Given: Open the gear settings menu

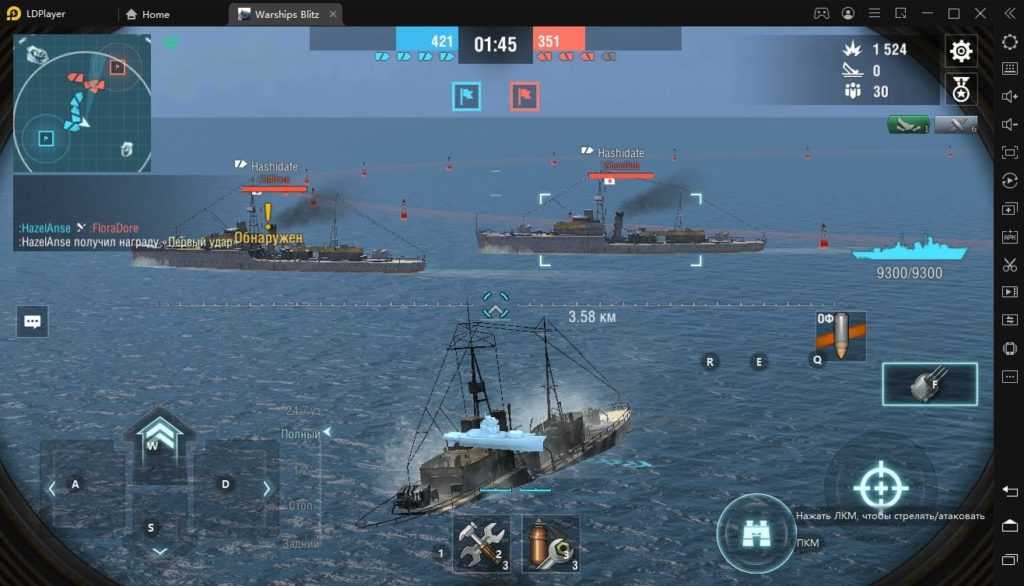Looking at the screenshot, I should [x=961, y=52].
